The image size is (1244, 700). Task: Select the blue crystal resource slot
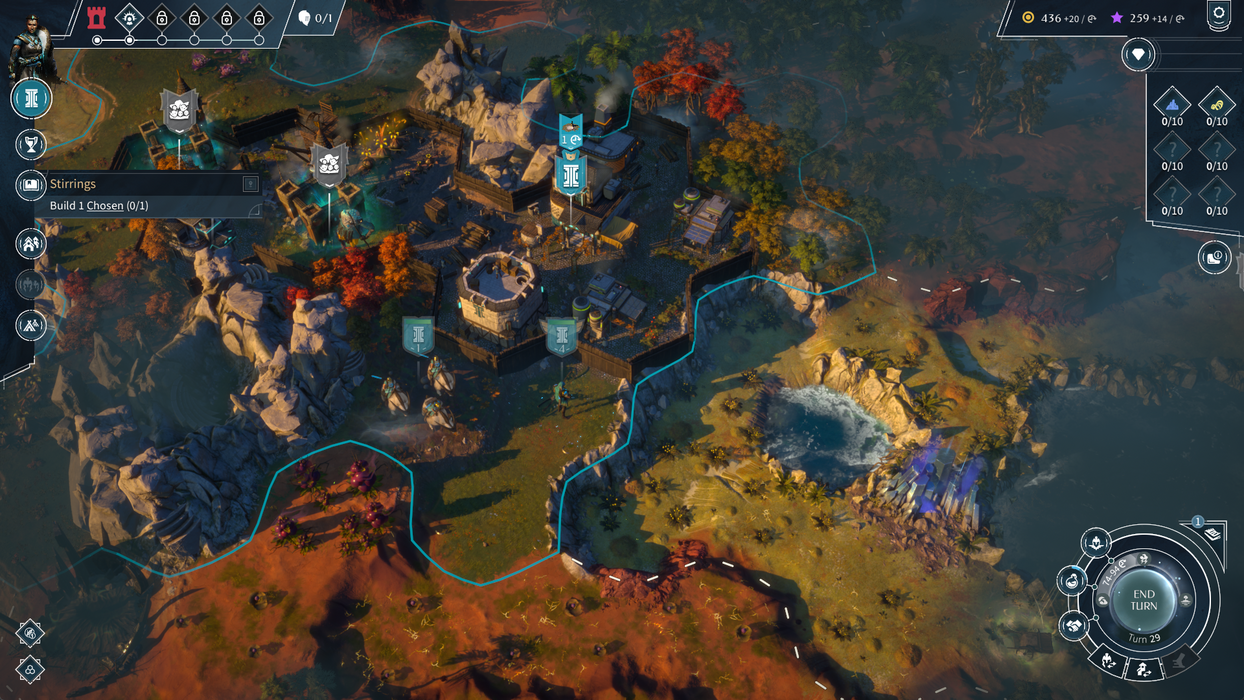(x=1172, y=103)
